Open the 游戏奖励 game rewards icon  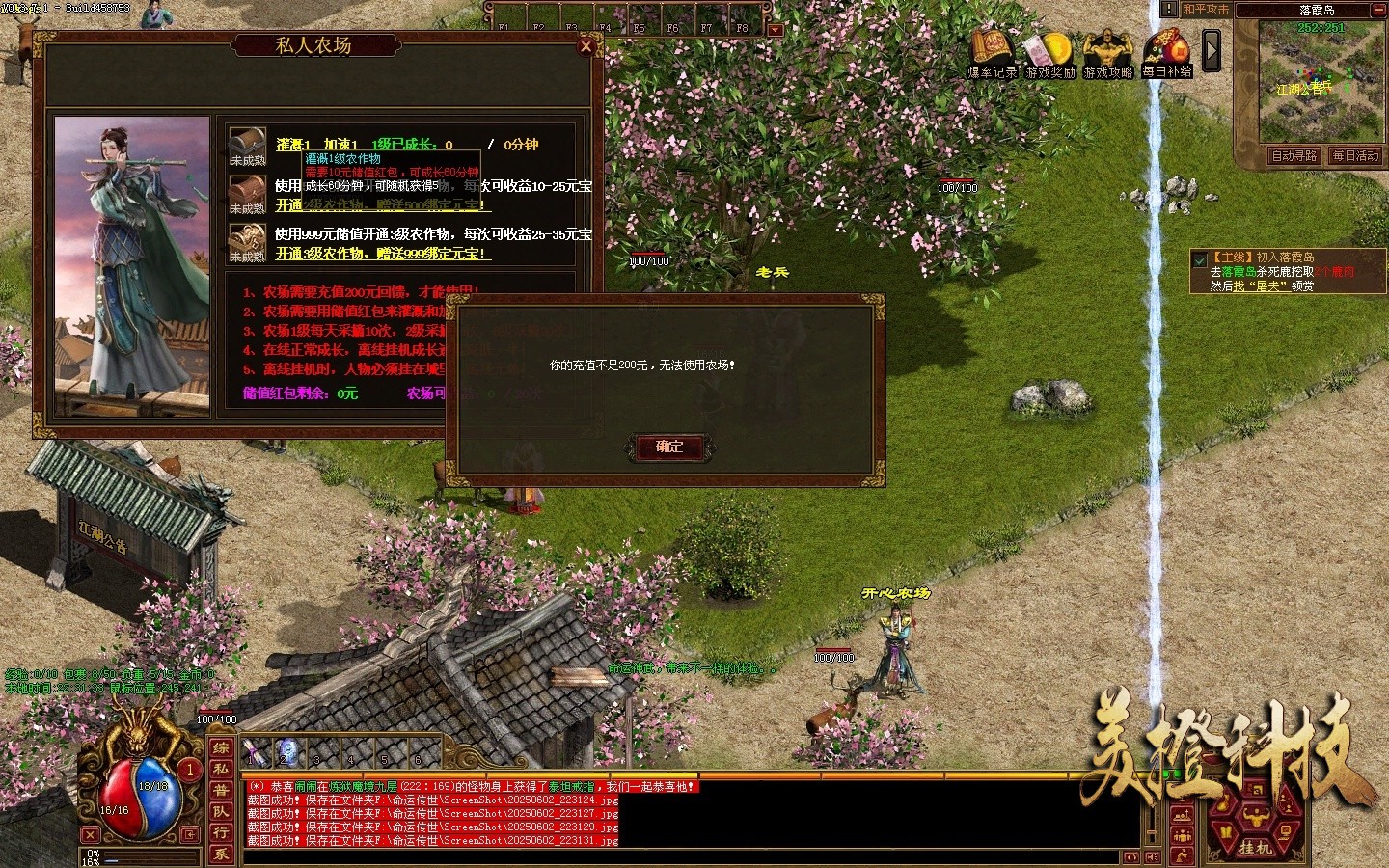pos(1049,53)
